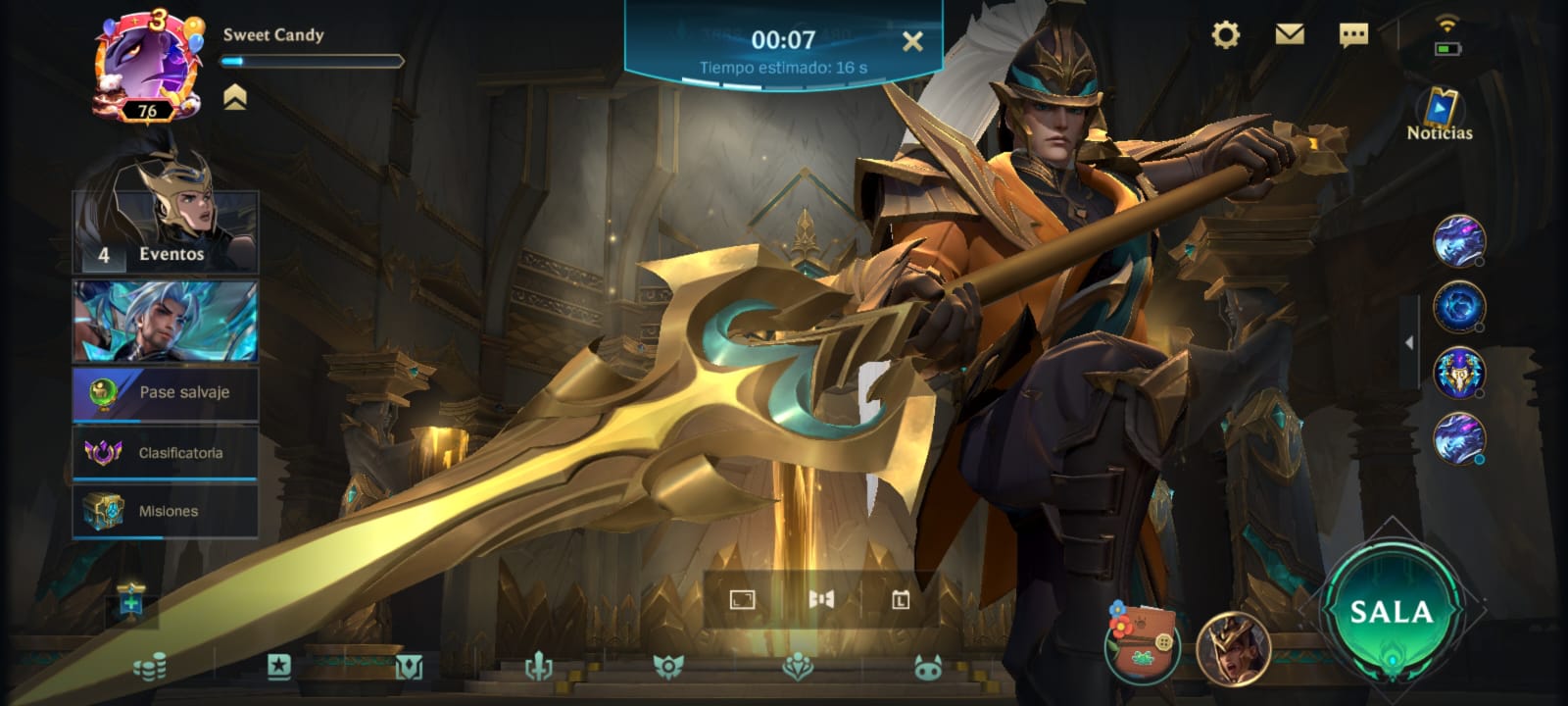Open the Misiones quests menu
The height and width of the screenshot is (706, 1568).
click(x=166, y=511)
